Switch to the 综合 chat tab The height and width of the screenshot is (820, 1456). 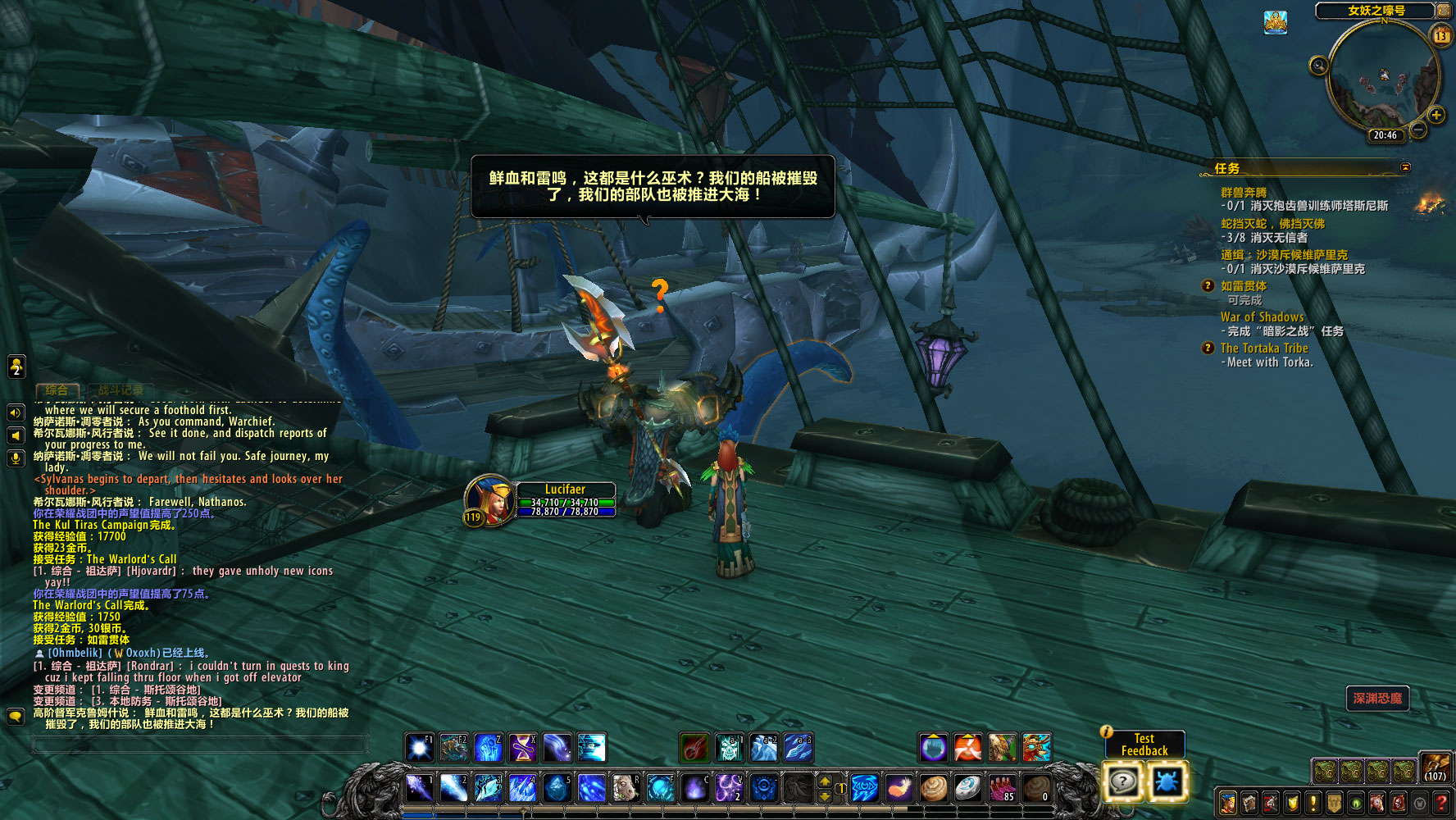(x=57, y=390)
